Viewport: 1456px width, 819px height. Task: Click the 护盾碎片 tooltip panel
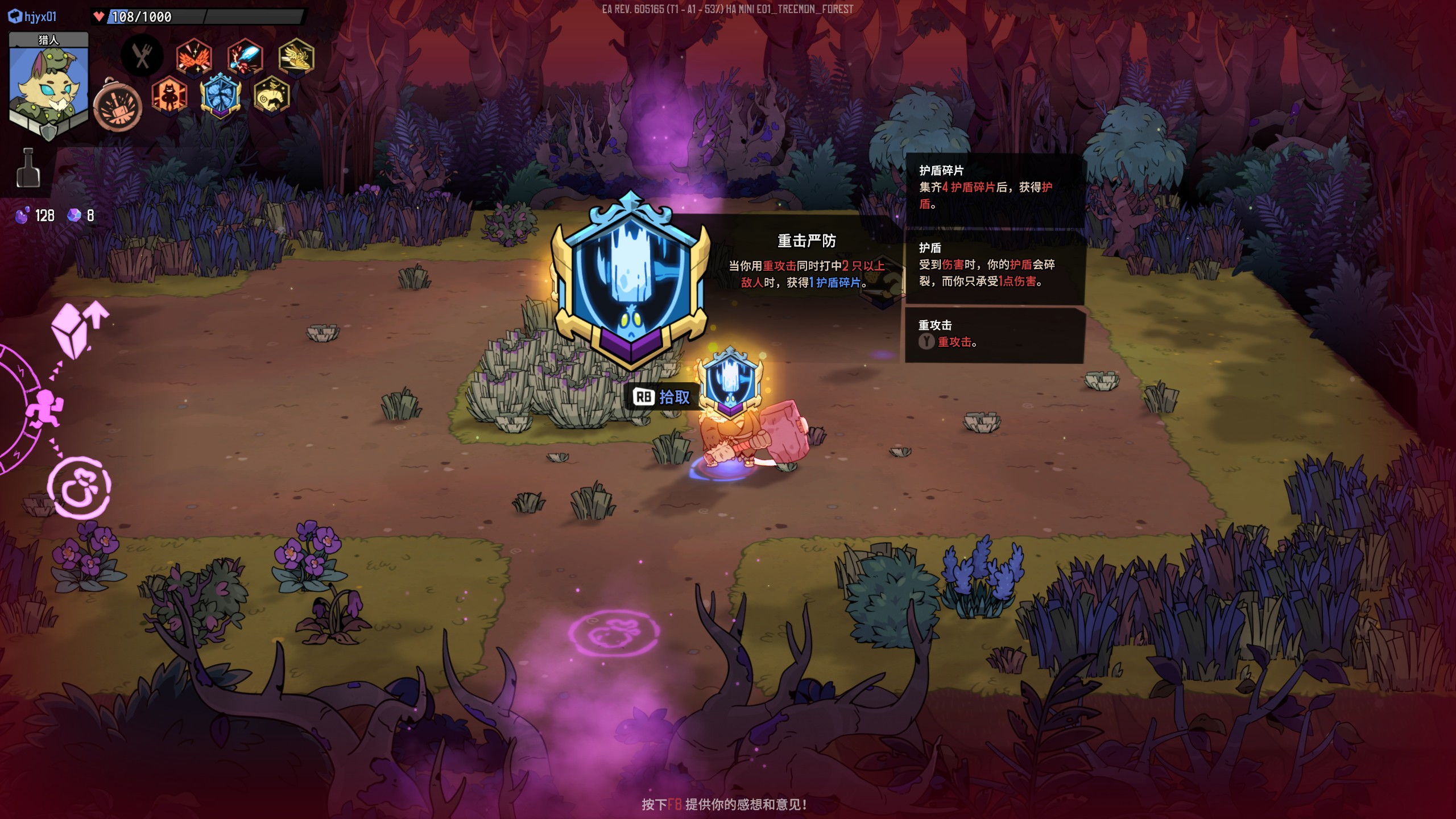coord(994,188)
